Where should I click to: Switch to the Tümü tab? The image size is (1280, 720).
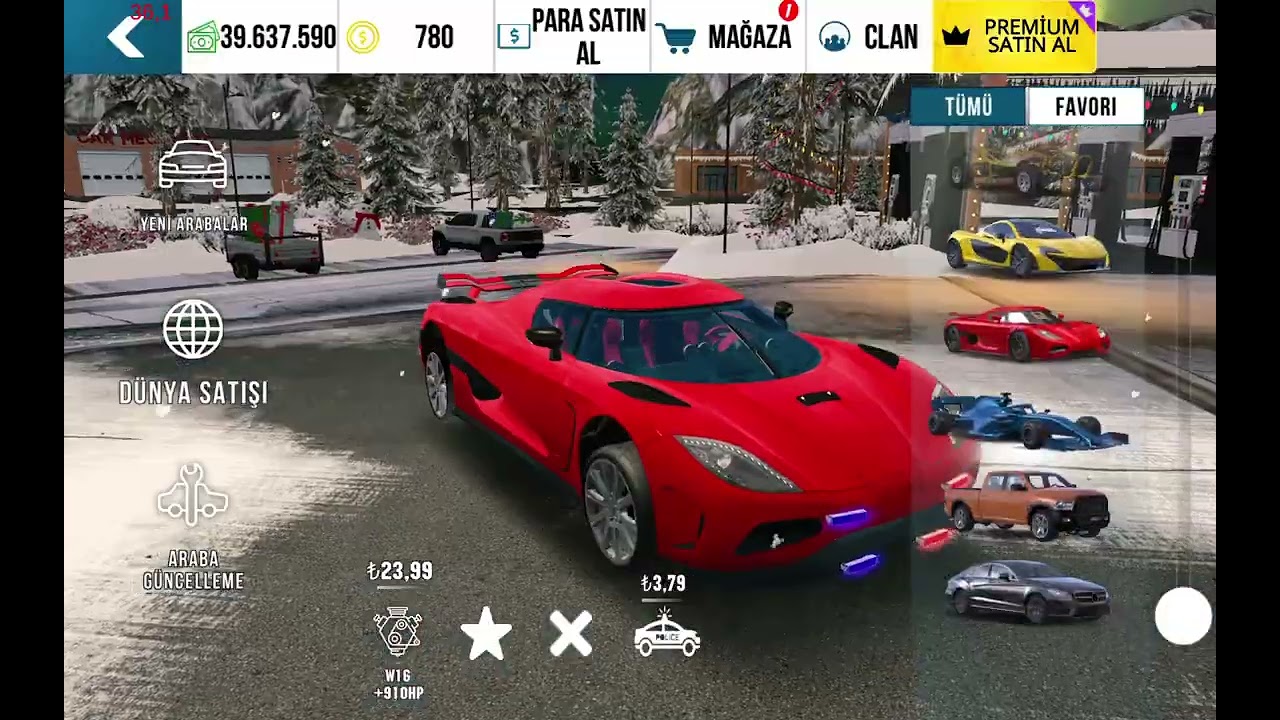coord(968,107)
